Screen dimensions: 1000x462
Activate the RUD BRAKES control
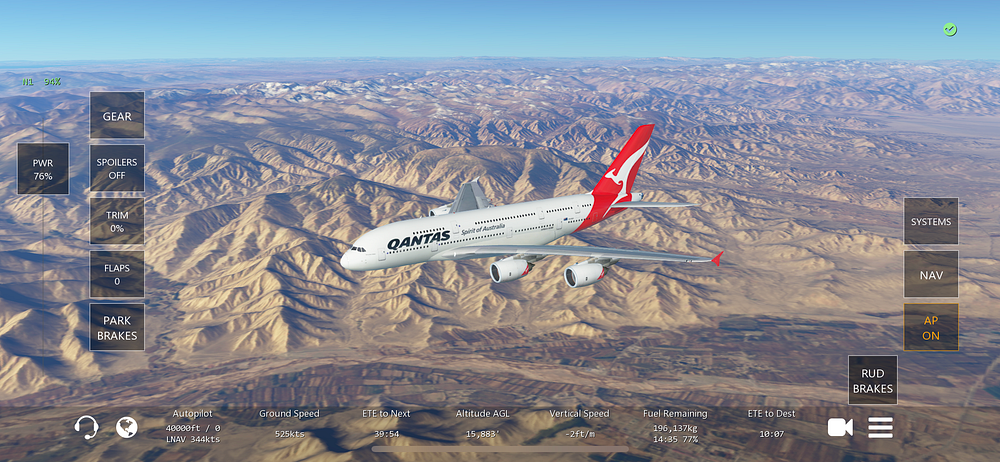pyautogui.click(x=873, y=381)
